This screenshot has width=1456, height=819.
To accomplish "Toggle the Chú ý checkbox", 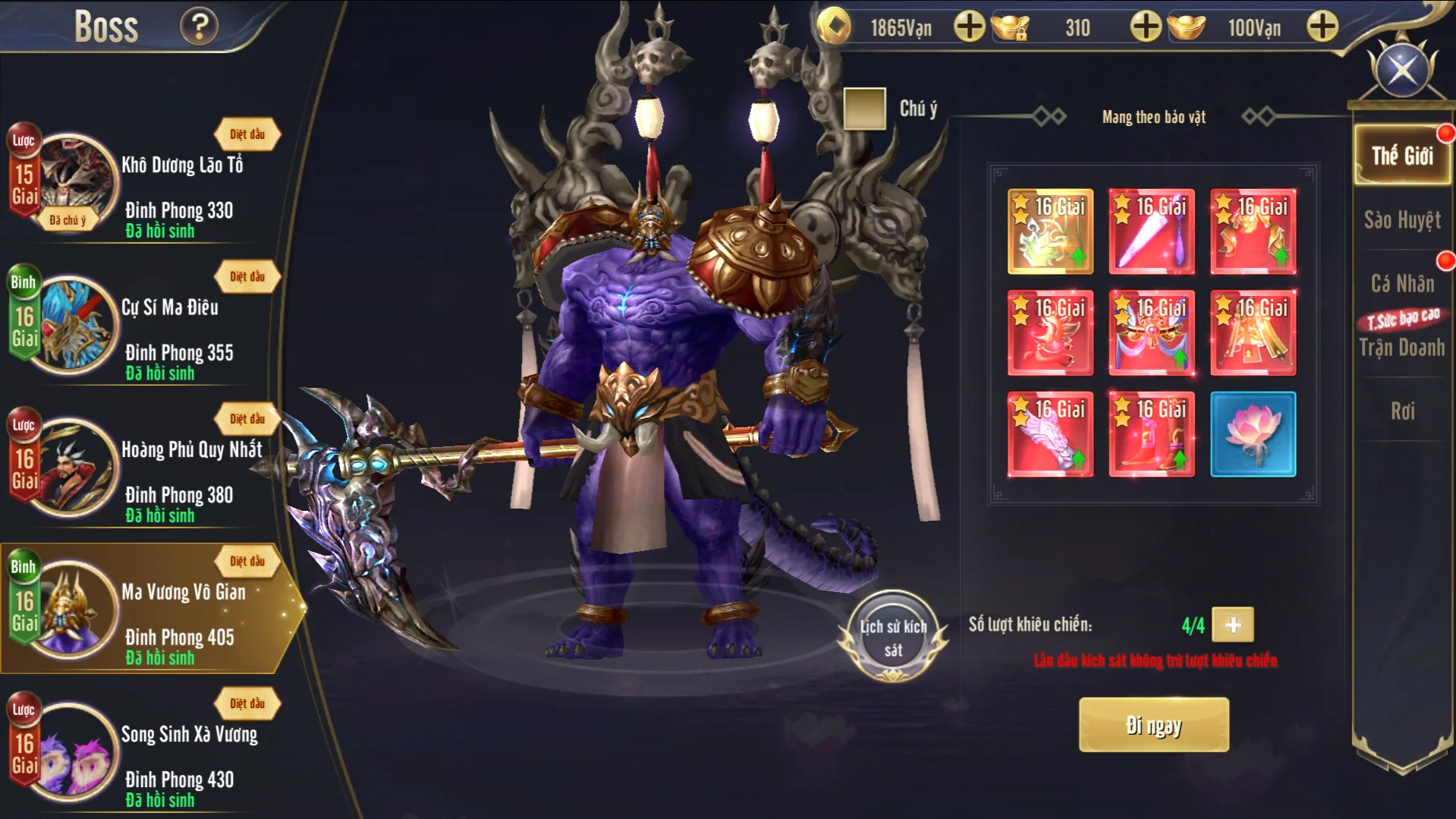I will point(864,109).
